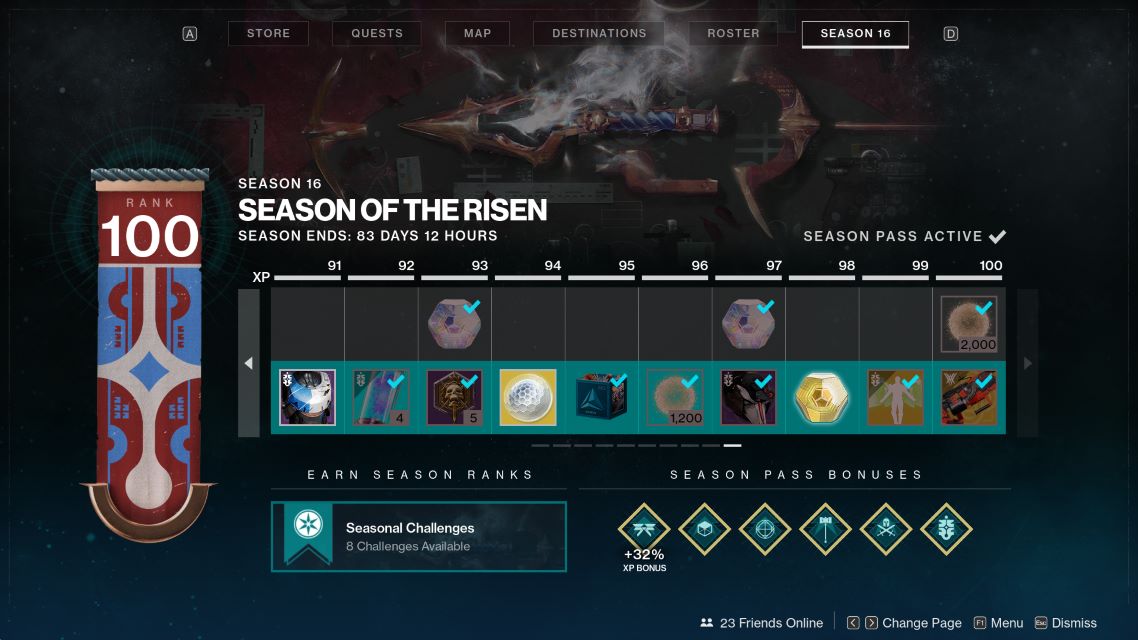Open the 23 Friends Online list

pos(761,623)
